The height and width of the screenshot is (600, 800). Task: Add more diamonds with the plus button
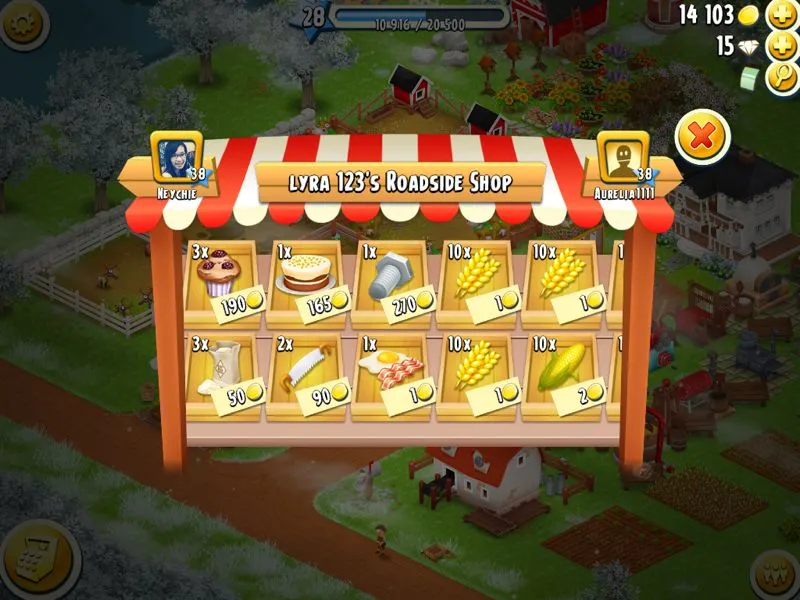(781, 46)
